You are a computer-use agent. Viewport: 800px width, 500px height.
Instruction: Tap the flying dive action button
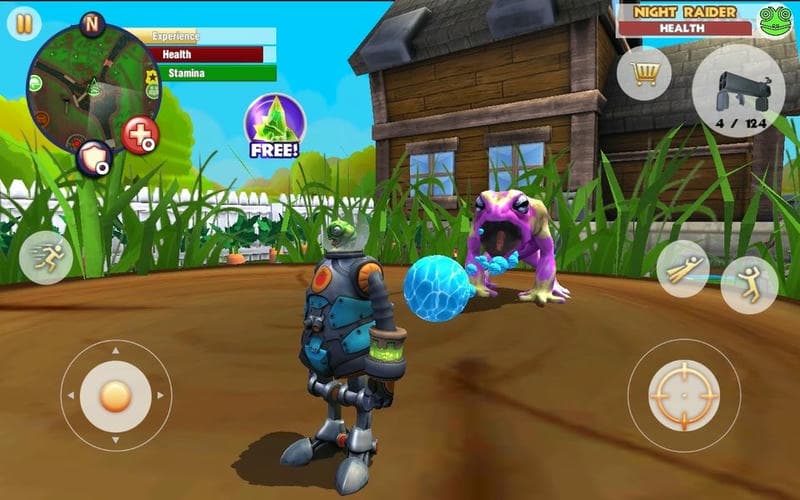click(x=683, y=268)
